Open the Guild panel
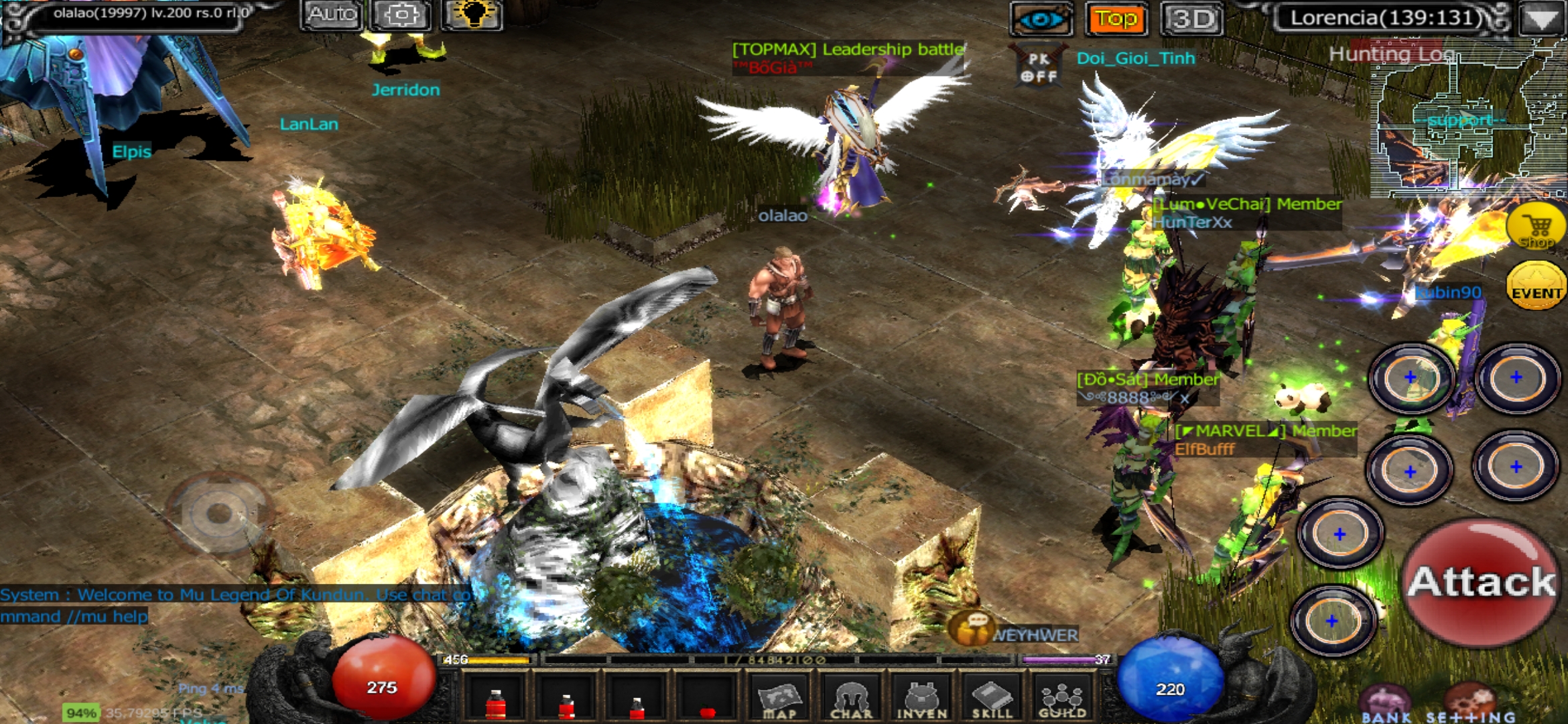Viewport: 1568px width, 724px height. tap(1062, 701)
